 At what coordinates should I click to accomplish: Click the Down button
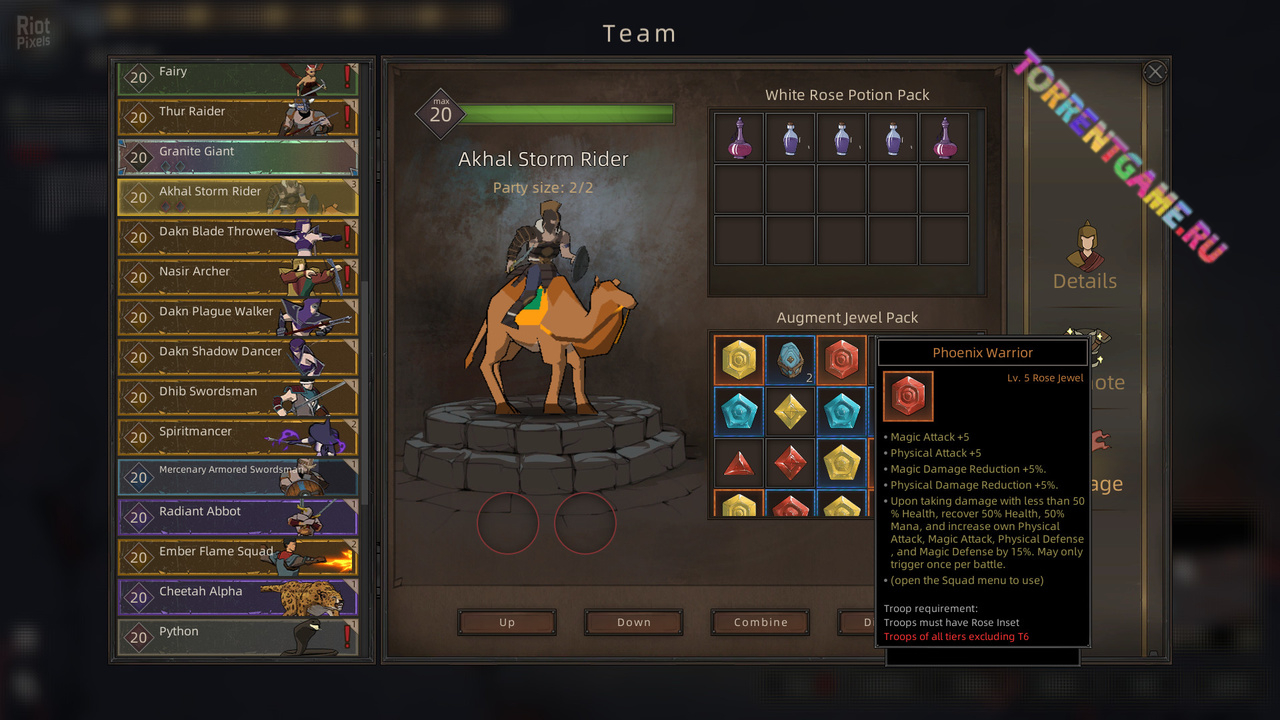click(634, 622)
